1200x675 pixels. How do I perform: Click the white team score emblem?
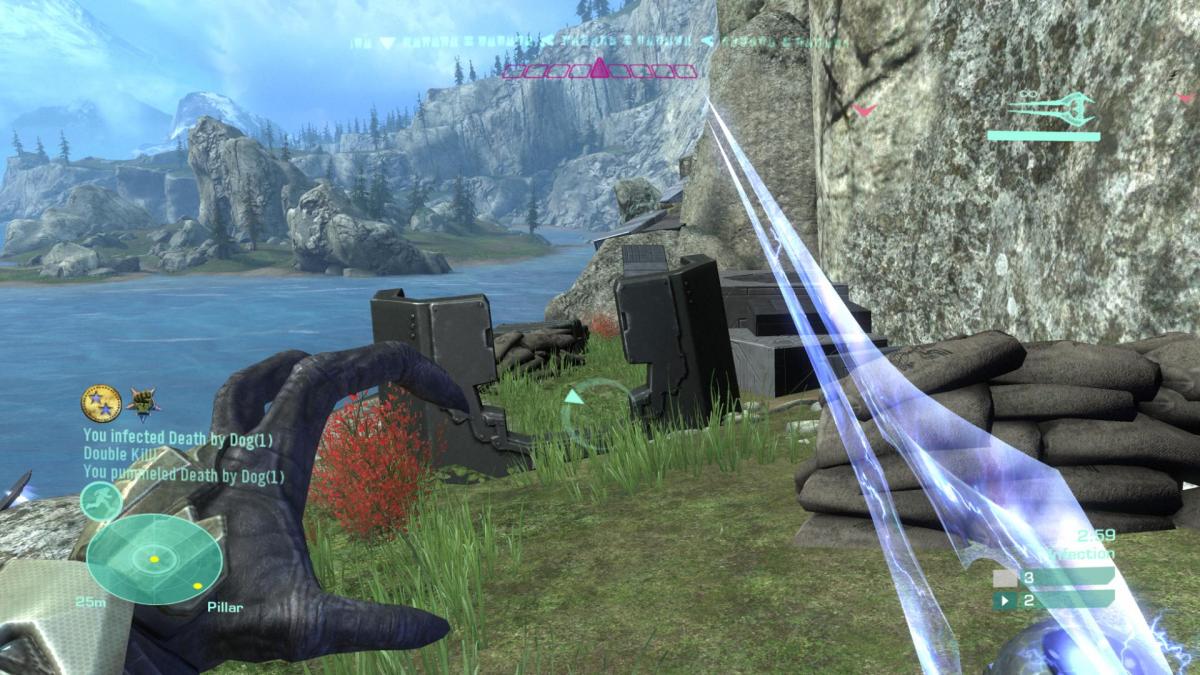click(1003, 578)
